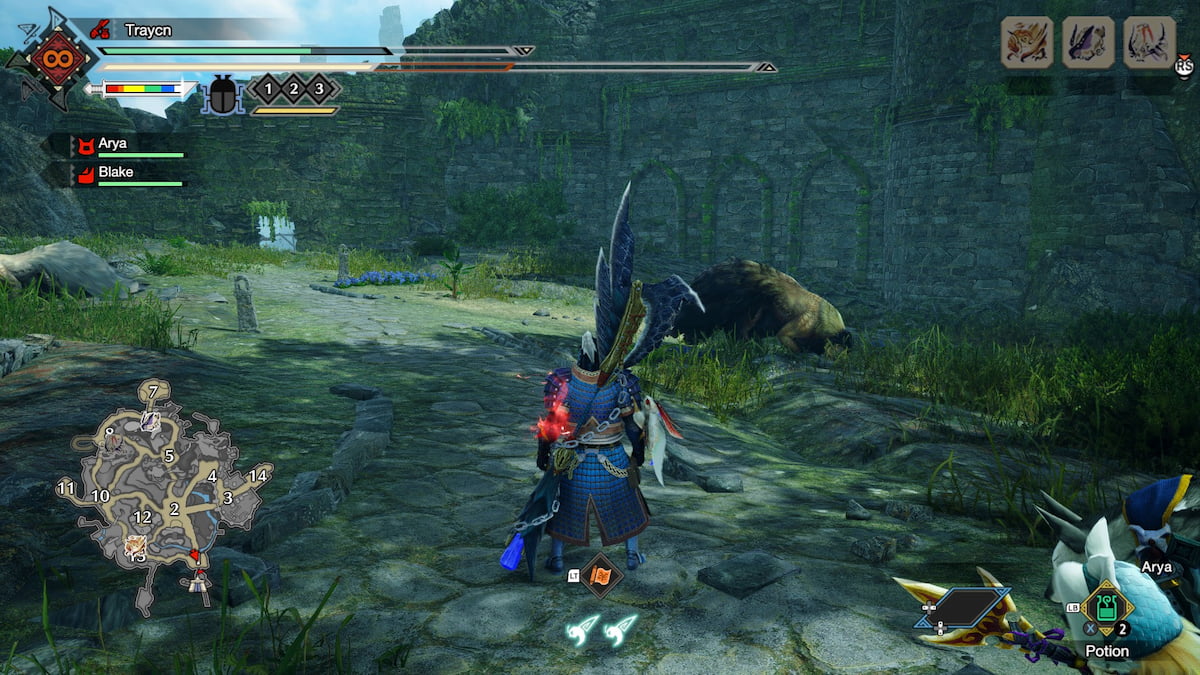The image size is (1200, 675).
Task: Open the orange map icon near the hunter
Action: [x=602, y=575]
